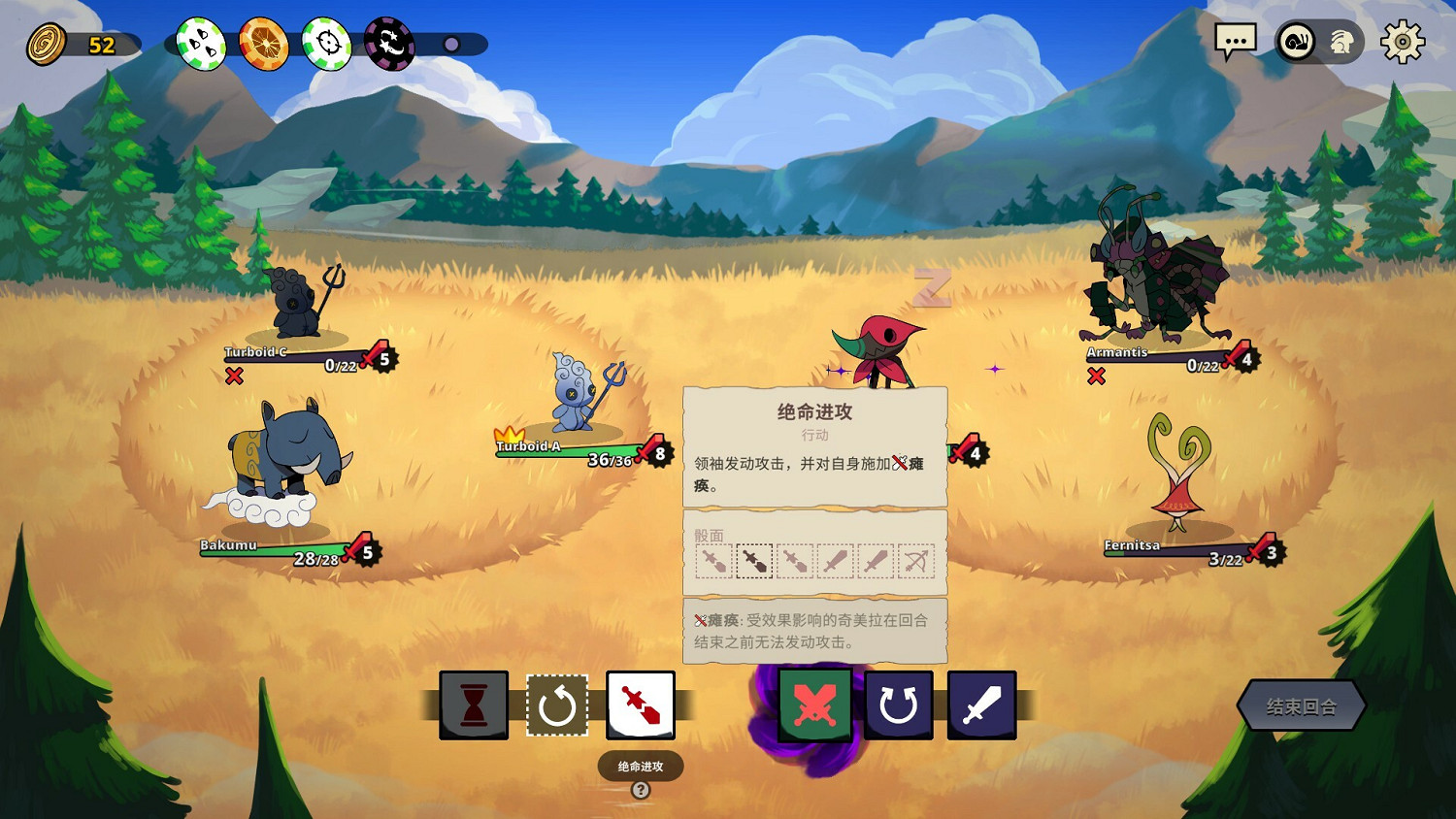This screenshot has width=1456, height=819.
Task: Click the bow die face in the 骰面 panel
Action: tap(915, 561)
